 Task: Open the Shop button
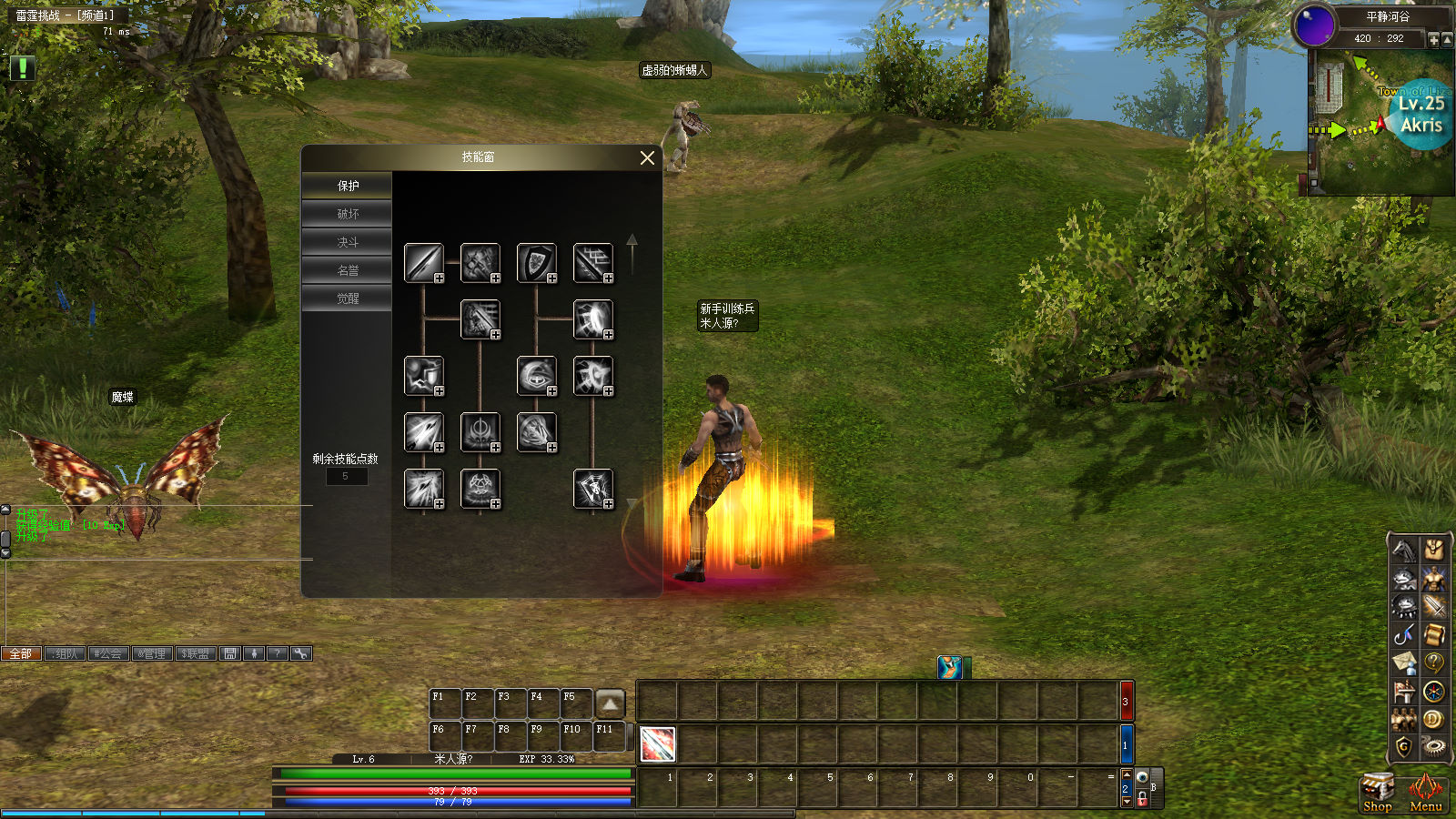(x=1377, y=792)
